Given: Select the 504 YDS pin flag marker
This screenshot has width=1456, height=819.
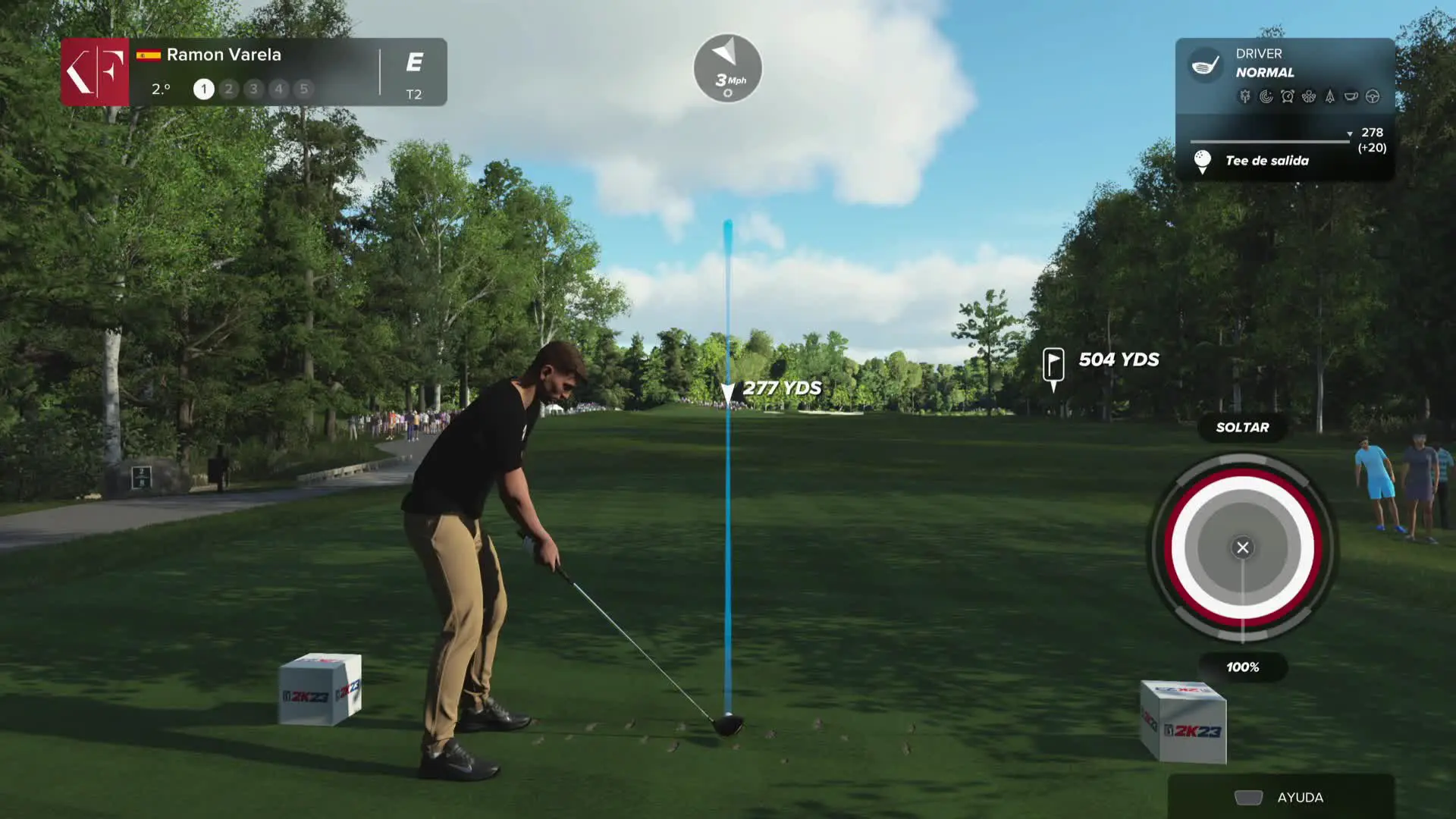Looking at the screenshot, I should [x=1053, y=365].
